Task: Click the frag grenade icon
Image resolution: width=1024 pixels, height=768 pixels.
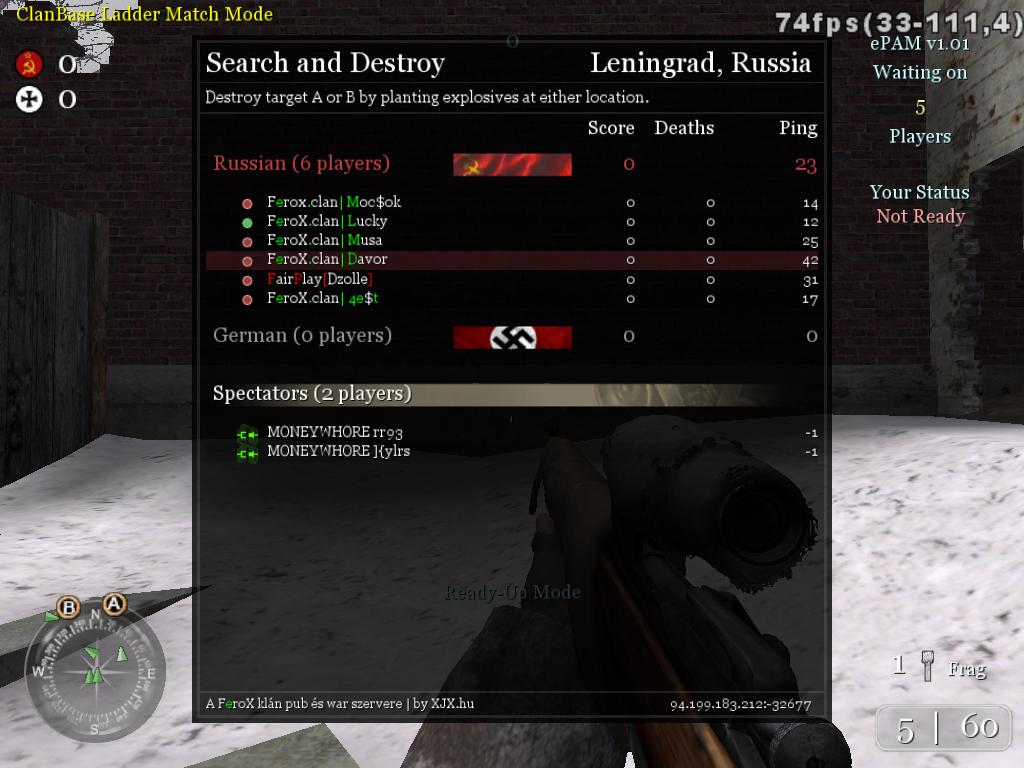Action: click(928, 667)
